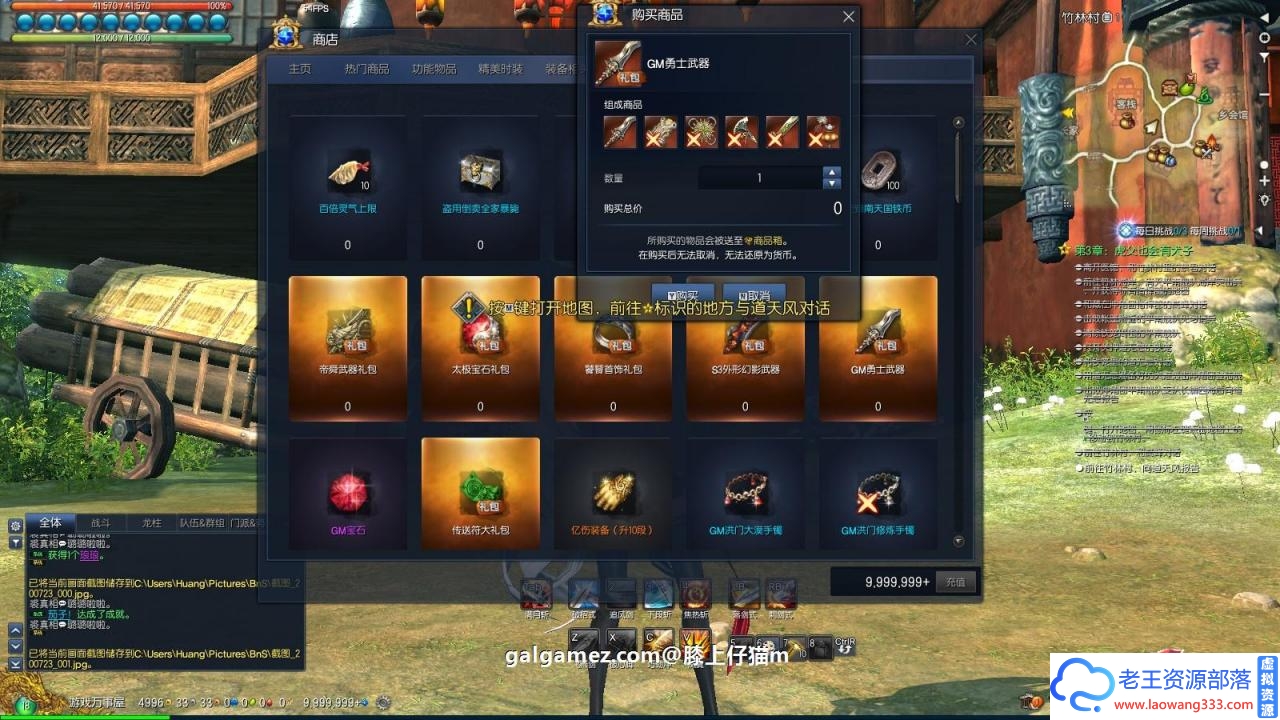Show the 功能物品 shop category
The height and width of the screenshot is (720, 1280).
tap(434, 69)
